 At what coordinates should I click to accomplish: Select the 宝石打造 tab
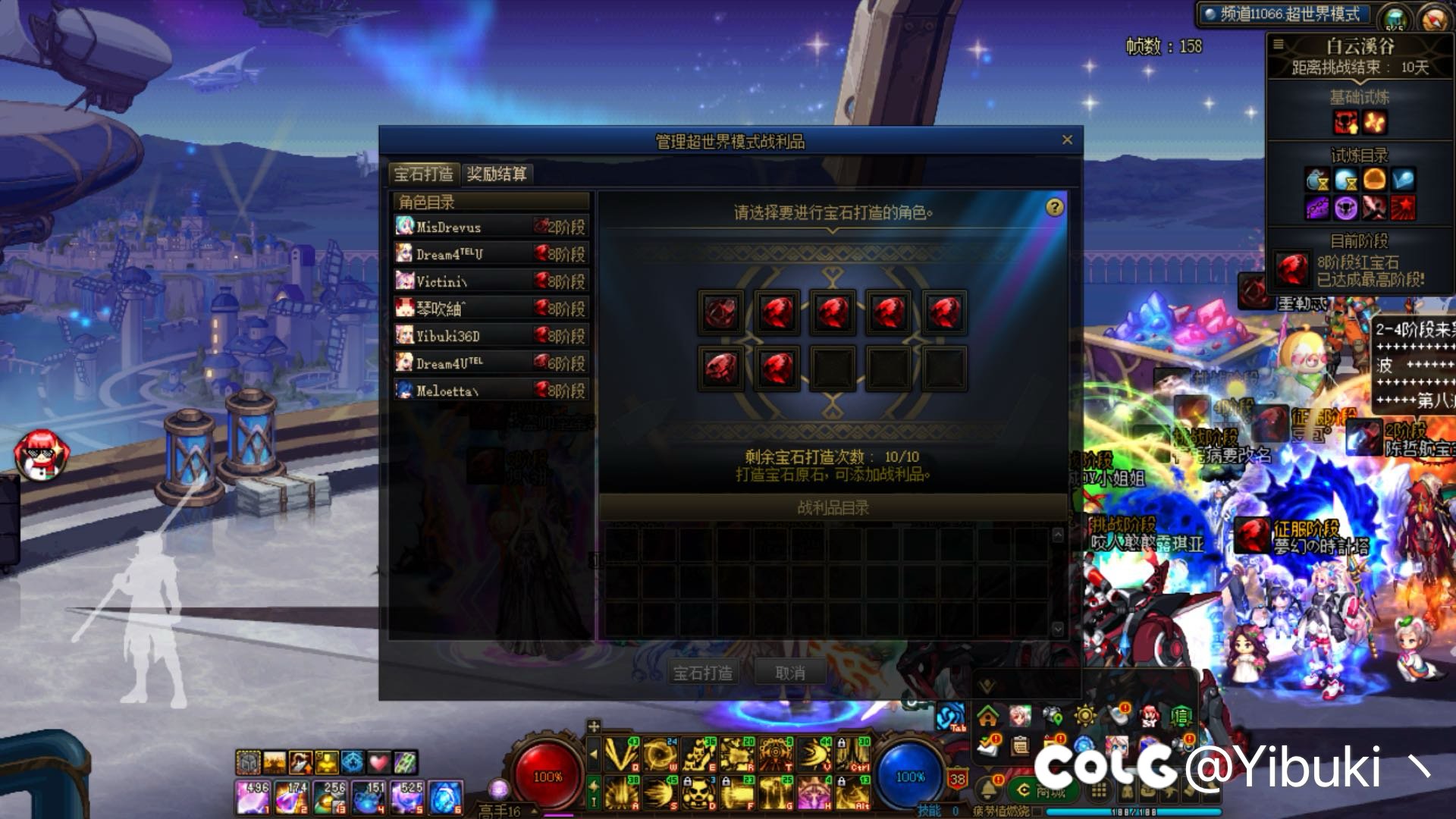[x=423, y=174]
